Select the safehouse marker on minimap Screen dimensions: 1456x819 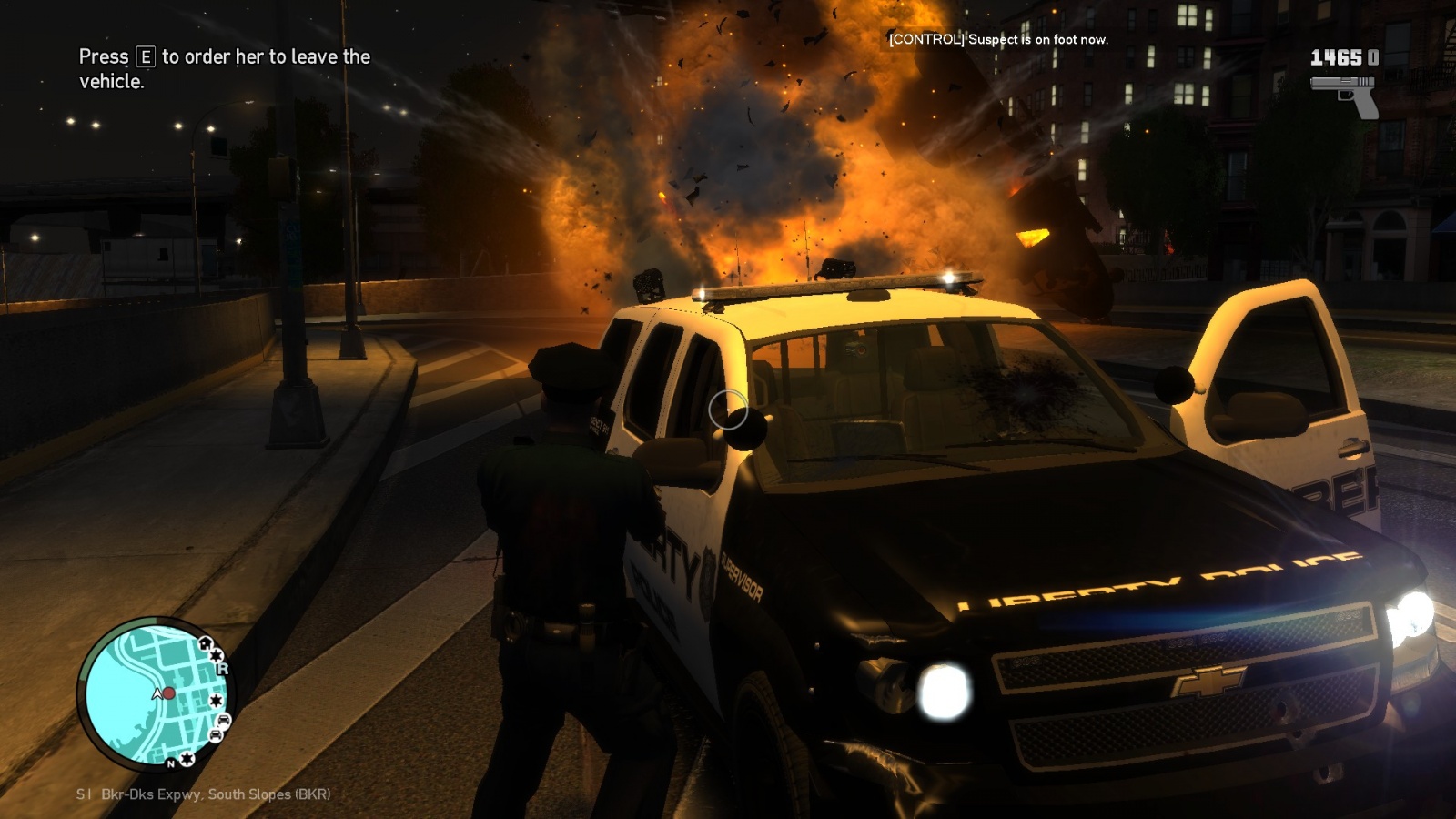[x=207, y=644]
